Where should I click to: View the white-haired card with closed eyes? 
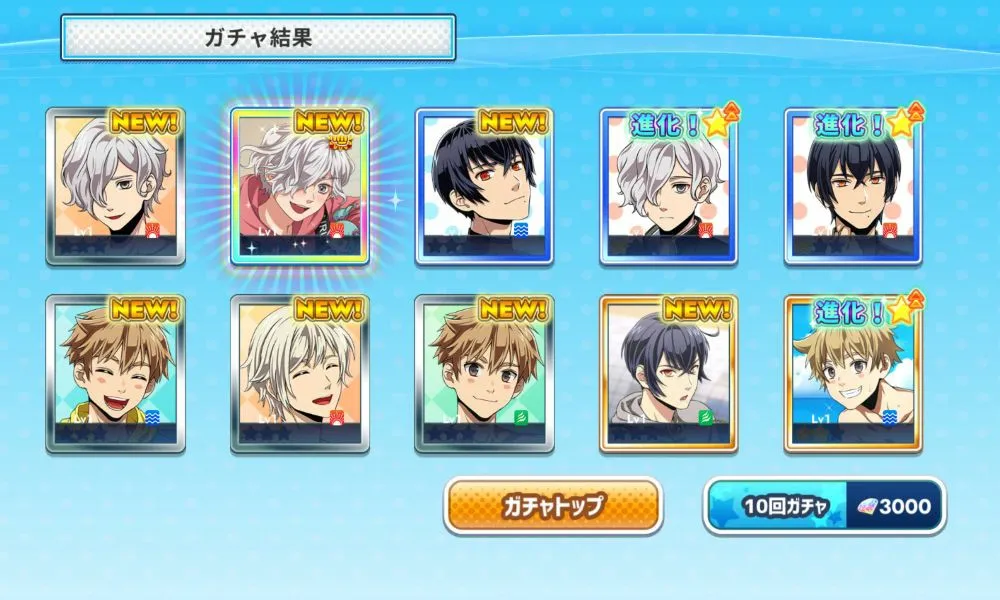click(300, 373)
